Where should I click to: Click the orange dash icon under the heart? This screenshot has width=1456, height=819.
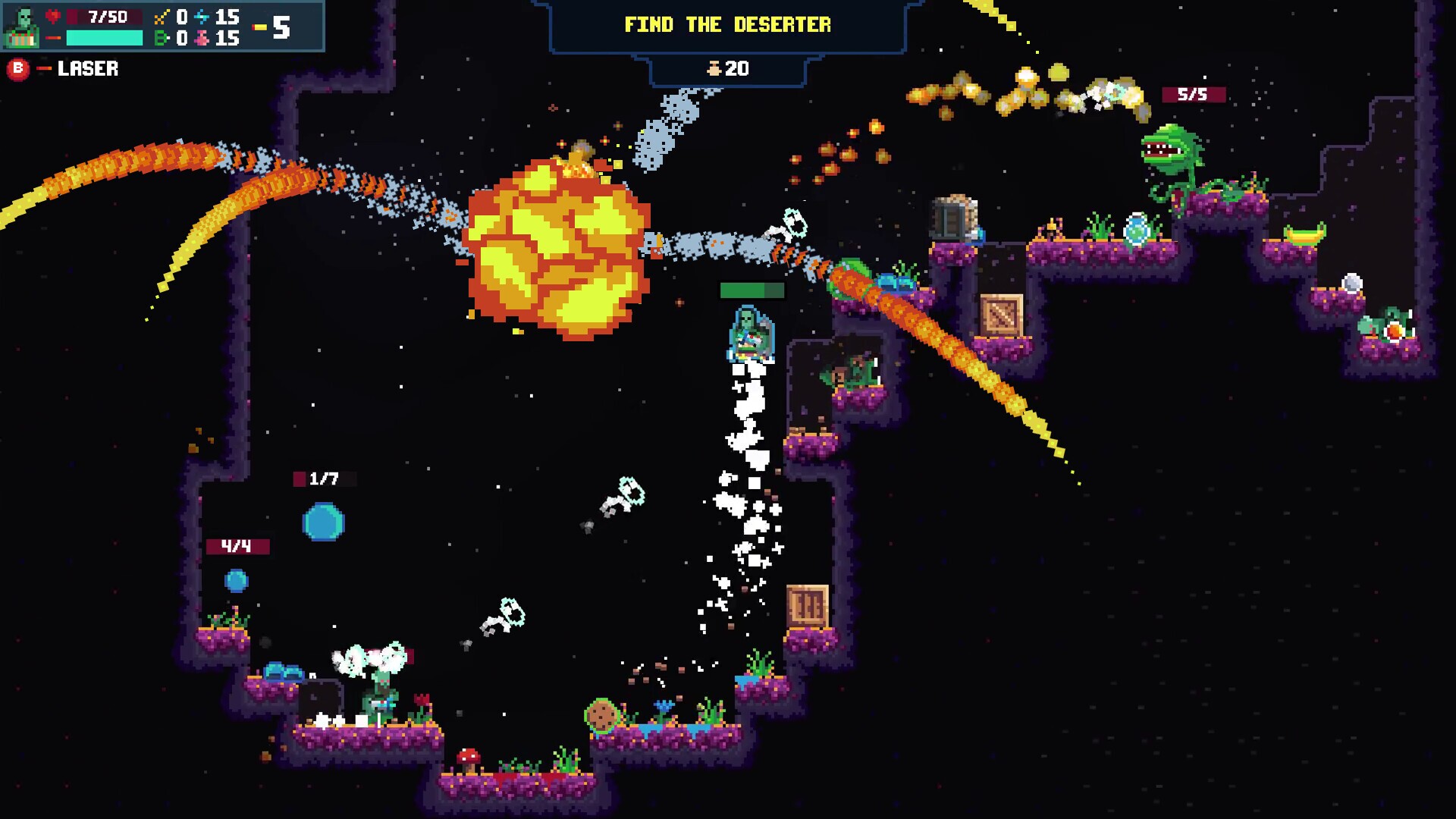coord(52,37)
